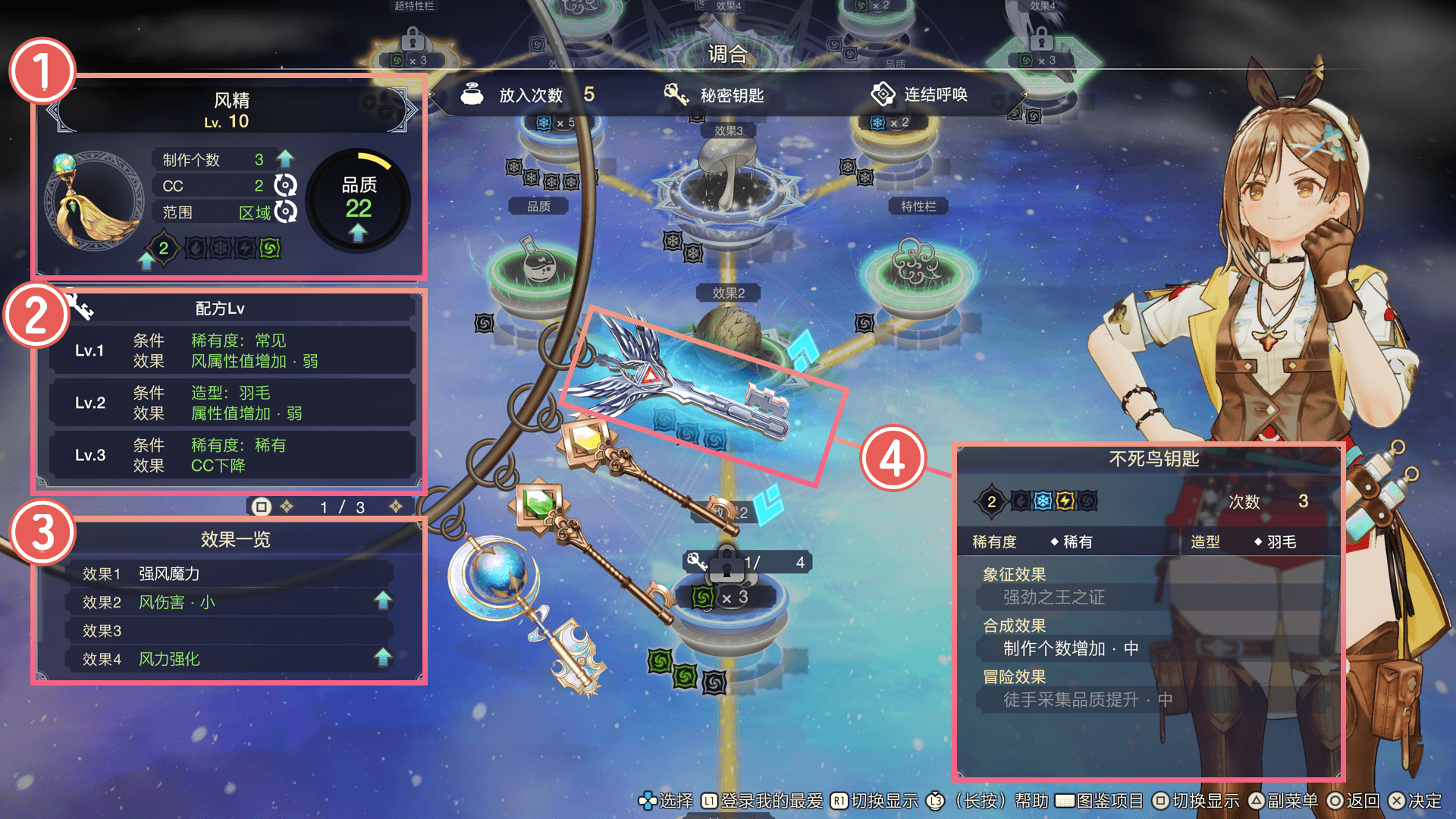The width and height of the screenshot is (1456, 819).
Task: Highlight the Lv.3 CC下降 recipe row
Action: [x=231, y=455]
